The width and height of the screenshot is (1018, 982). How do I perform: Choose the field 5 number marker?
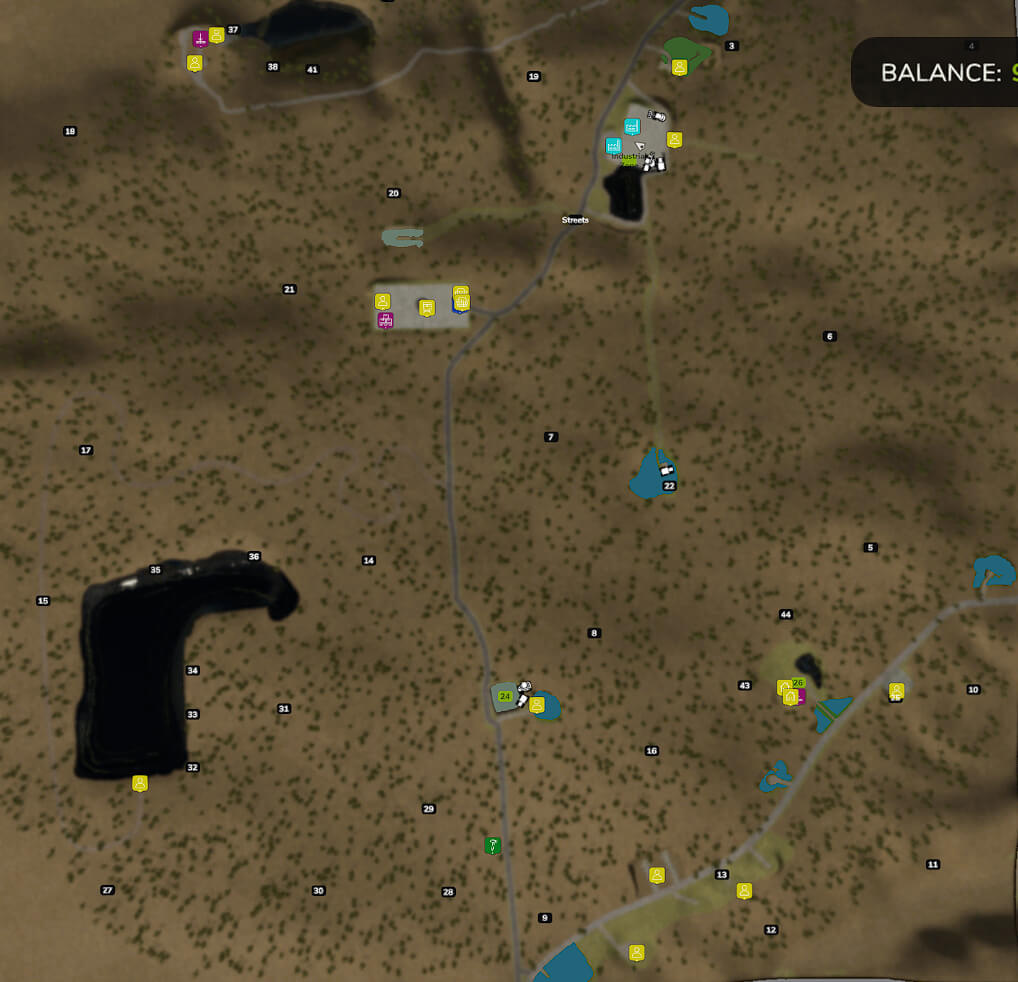[870, 548]
